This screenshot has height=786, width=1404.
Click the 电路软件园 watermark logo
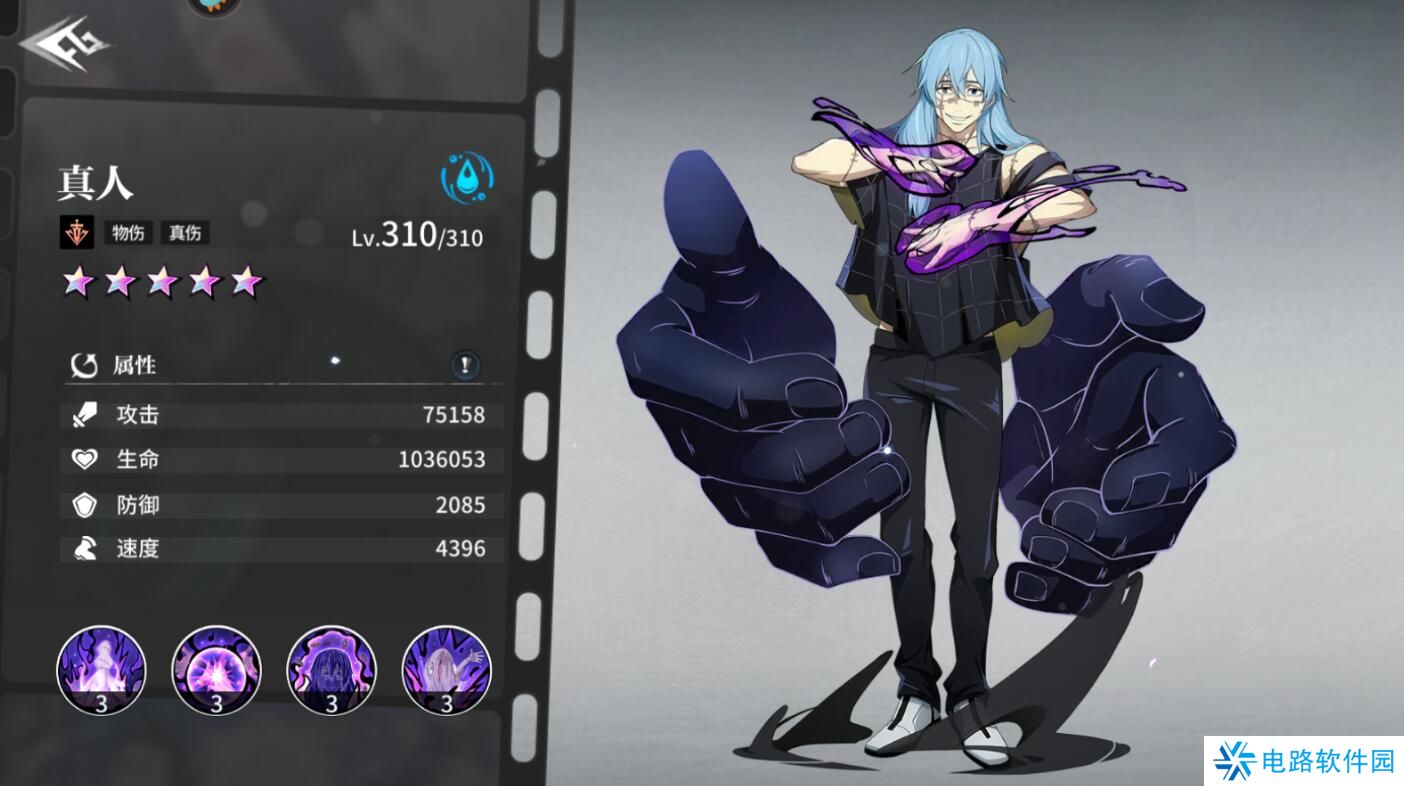click(x=1304, y=762)
